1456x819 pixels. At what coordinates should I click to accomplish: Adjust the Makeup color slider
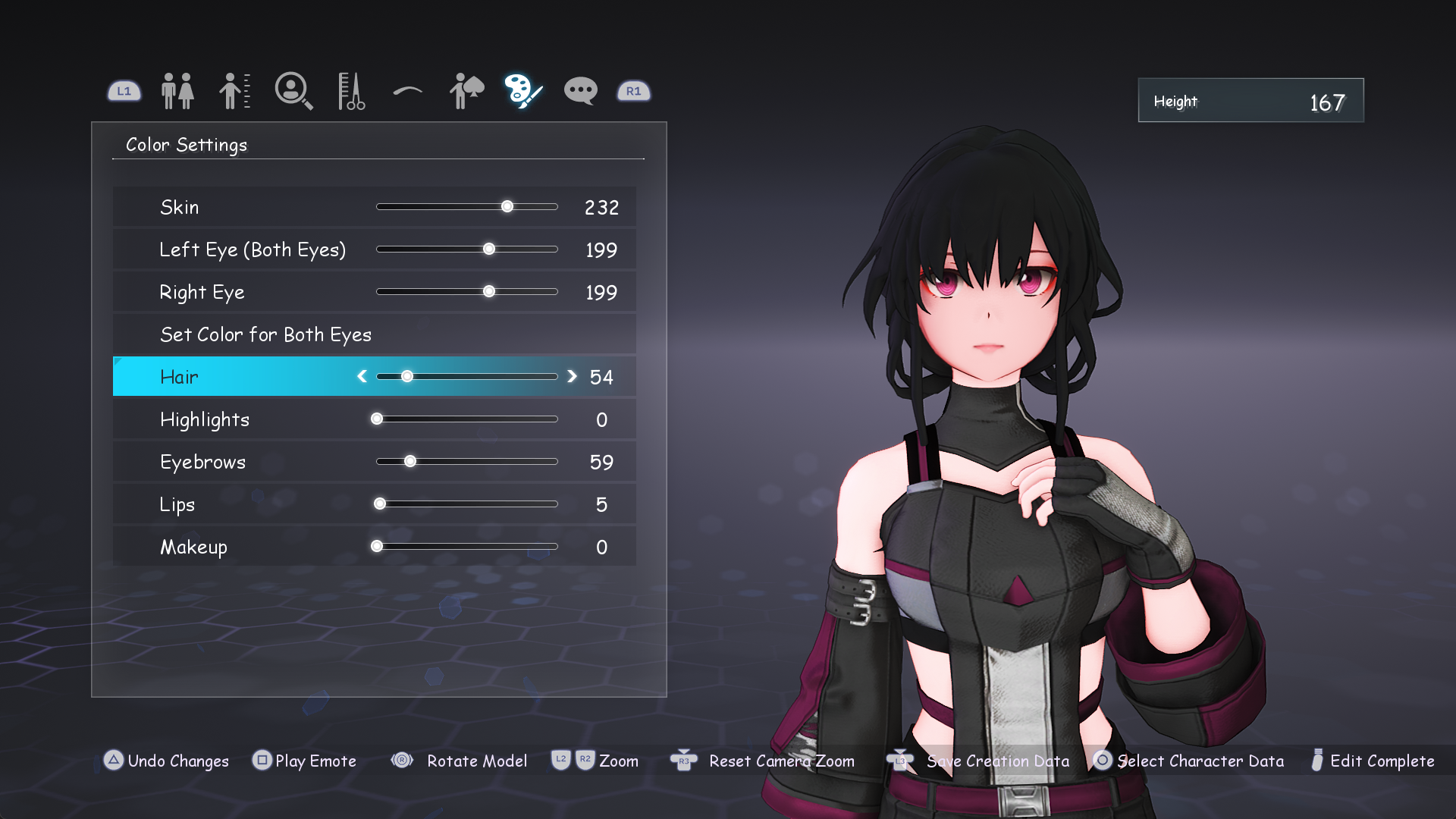(x=377, y=547)
